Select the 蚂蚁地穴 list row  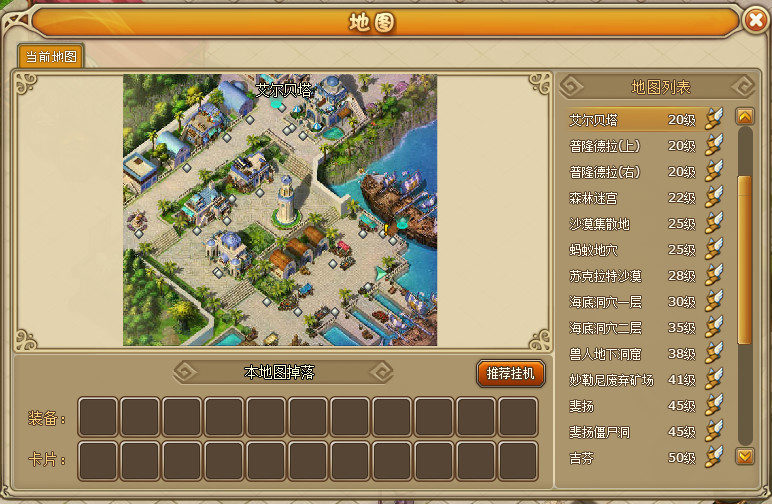pos(632,250)
